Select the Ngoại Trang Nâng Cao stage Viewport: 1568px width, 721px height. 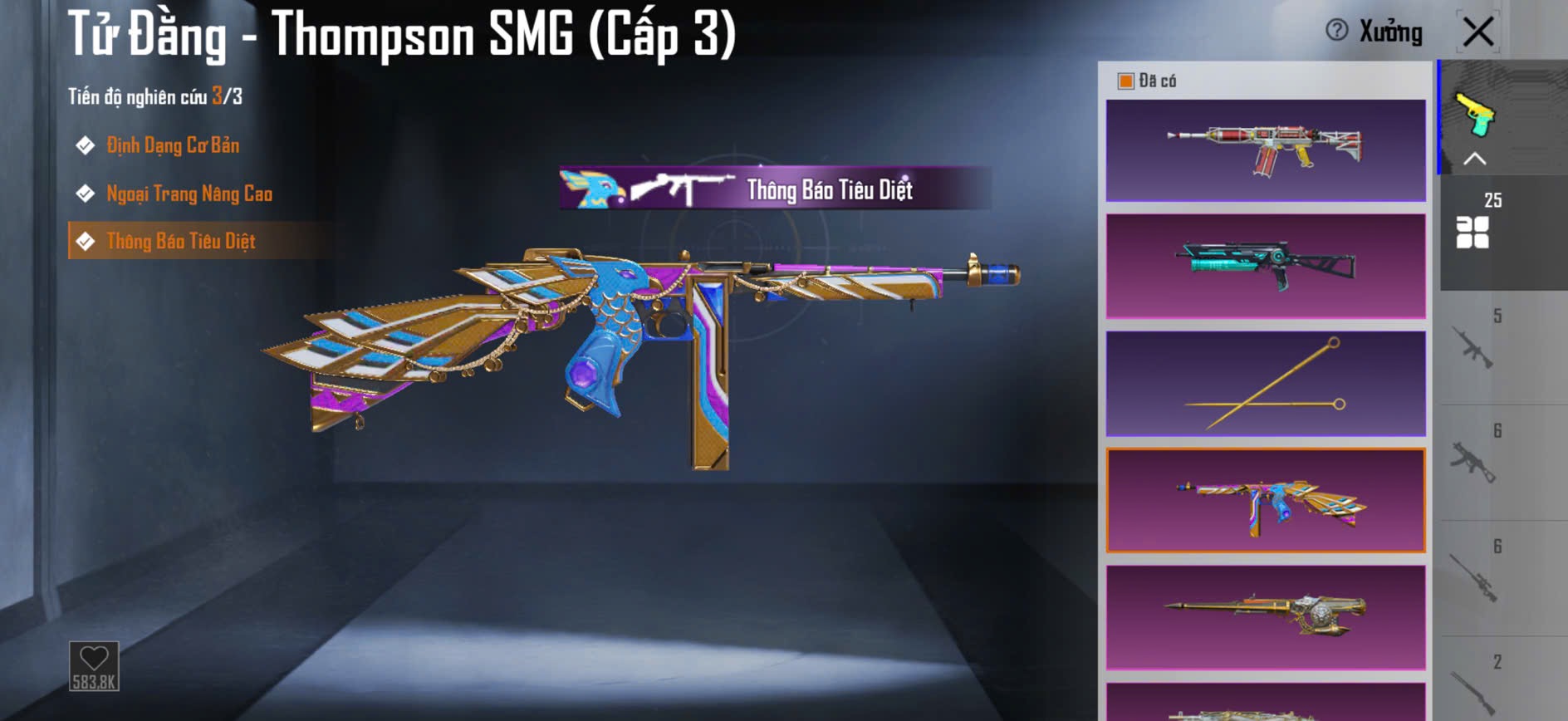pos(189,194)
